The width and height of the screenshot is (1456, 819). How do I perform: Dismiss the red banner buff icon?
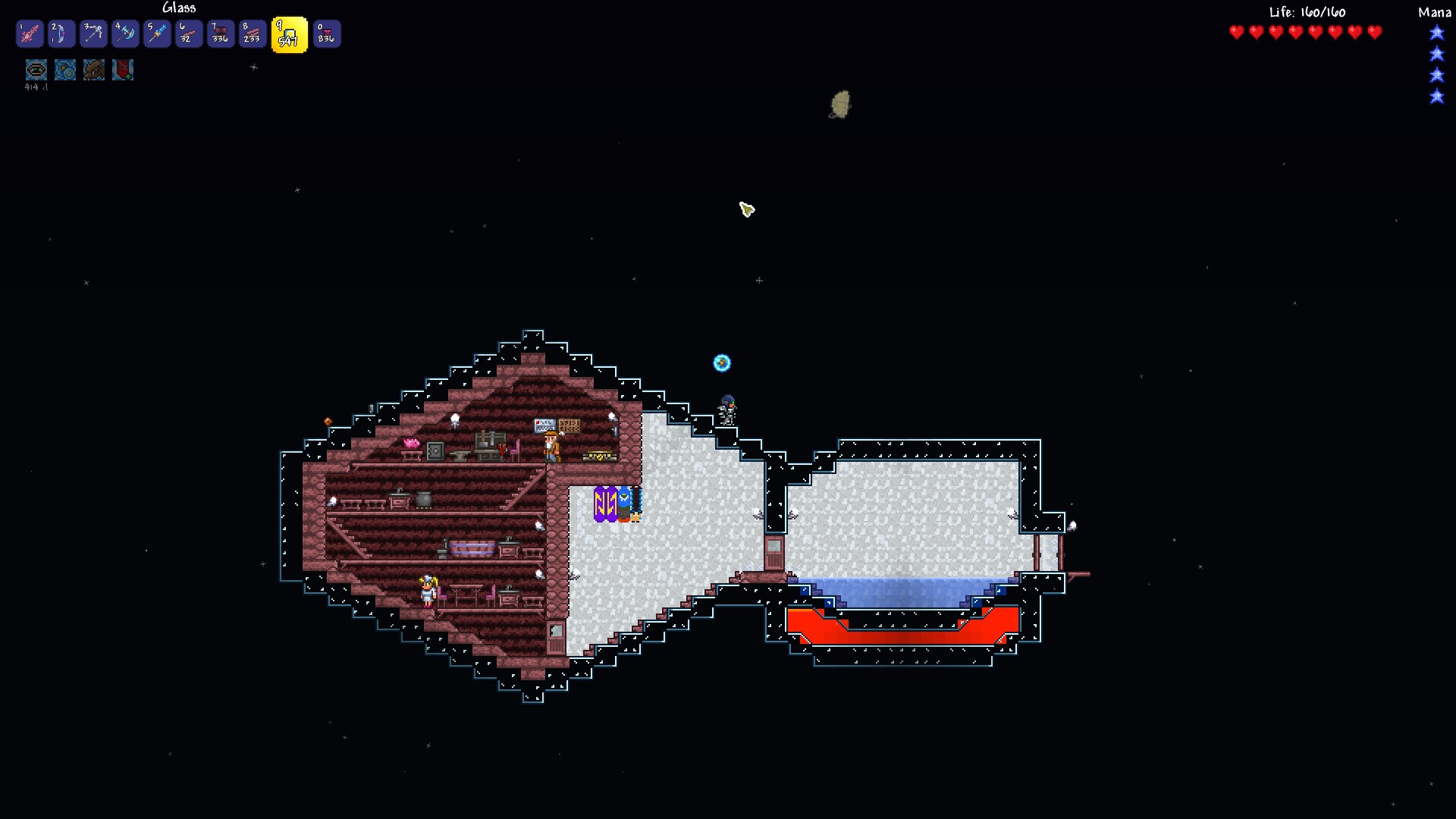click(x=122, y=70)
